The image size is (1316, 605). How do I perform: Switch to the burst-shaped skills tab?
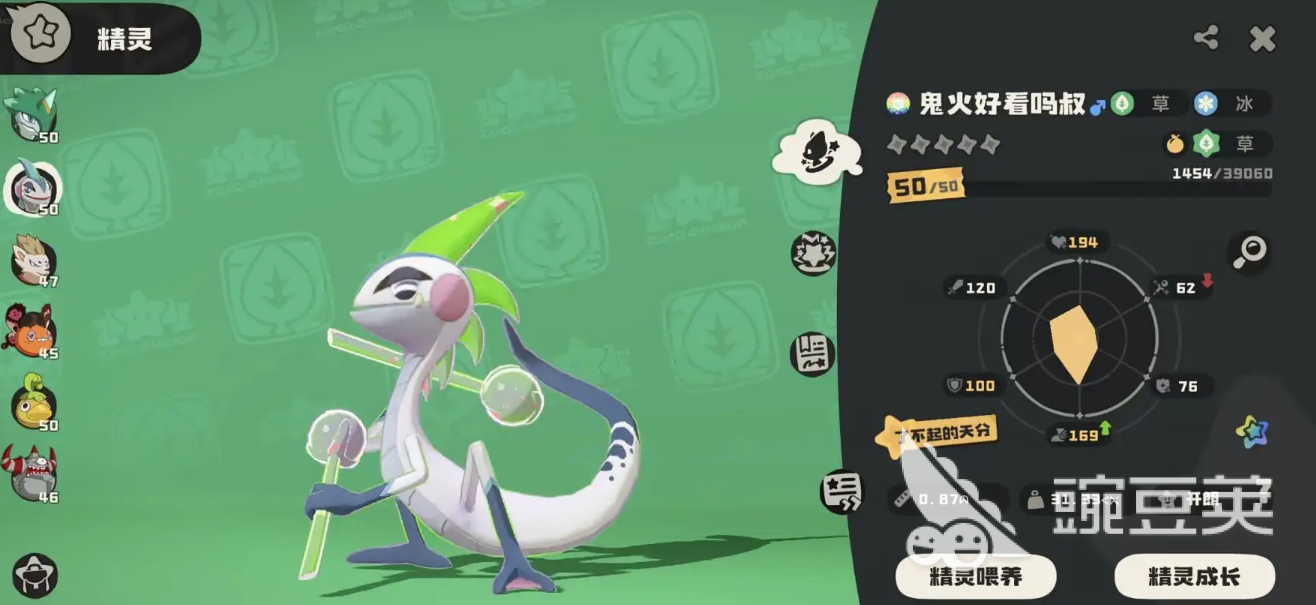812,253
